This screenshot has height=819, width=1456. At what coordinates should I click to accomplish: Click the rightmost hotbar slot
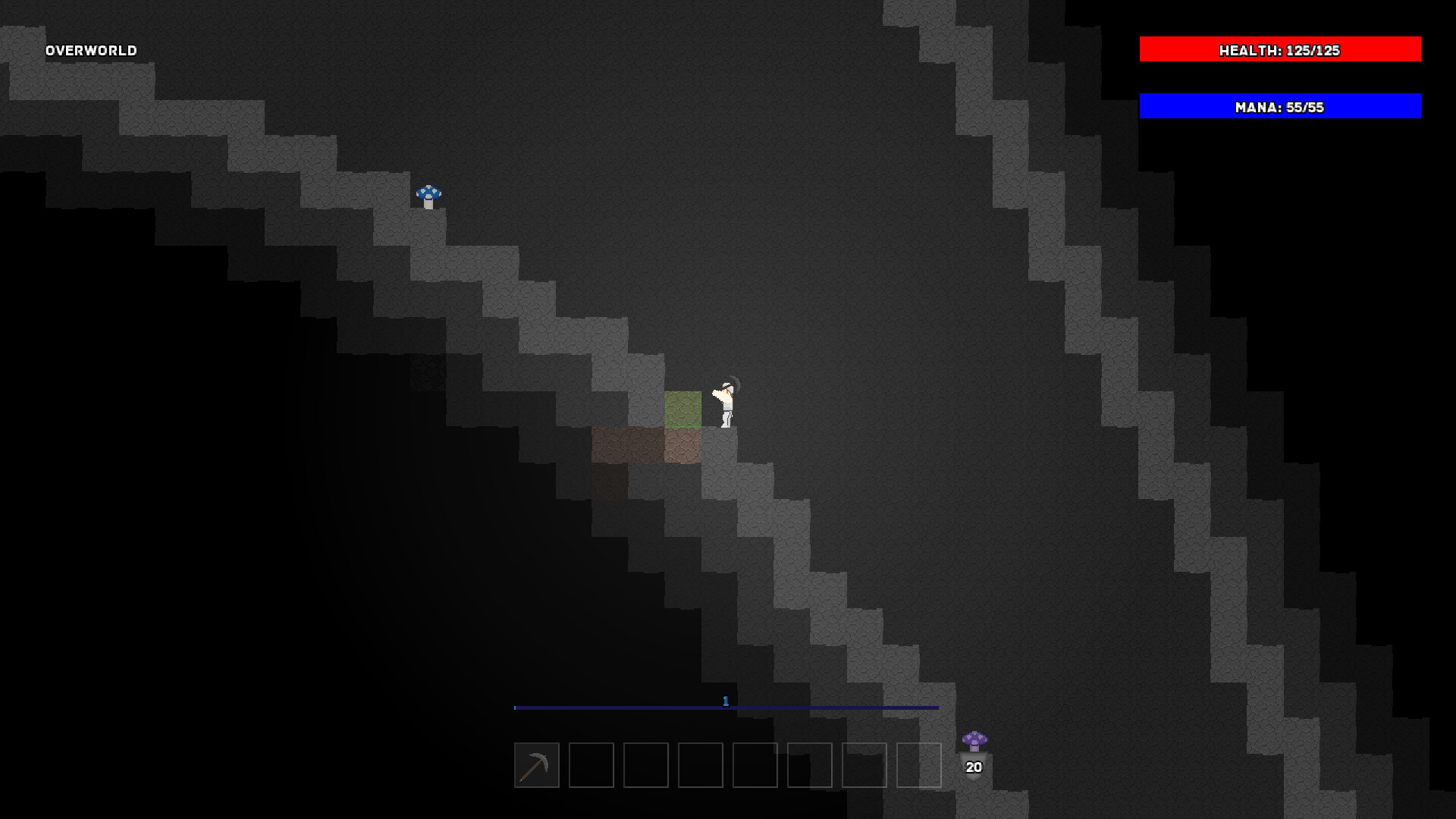[919, 766]
